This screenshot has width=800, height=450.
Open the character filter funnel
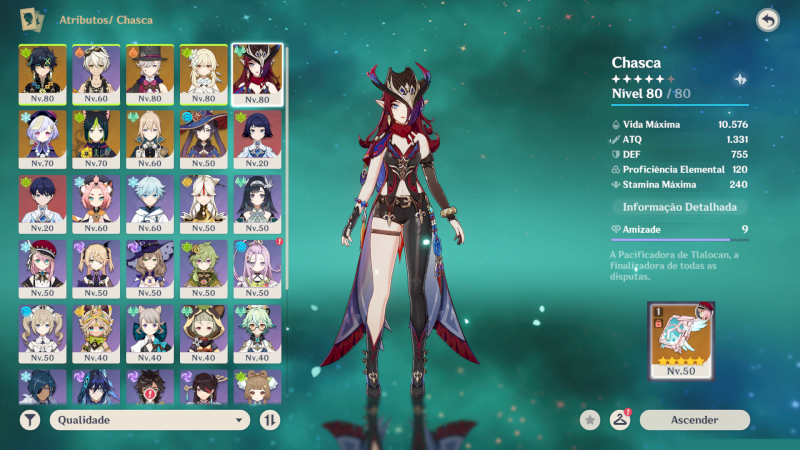(30, 420)
